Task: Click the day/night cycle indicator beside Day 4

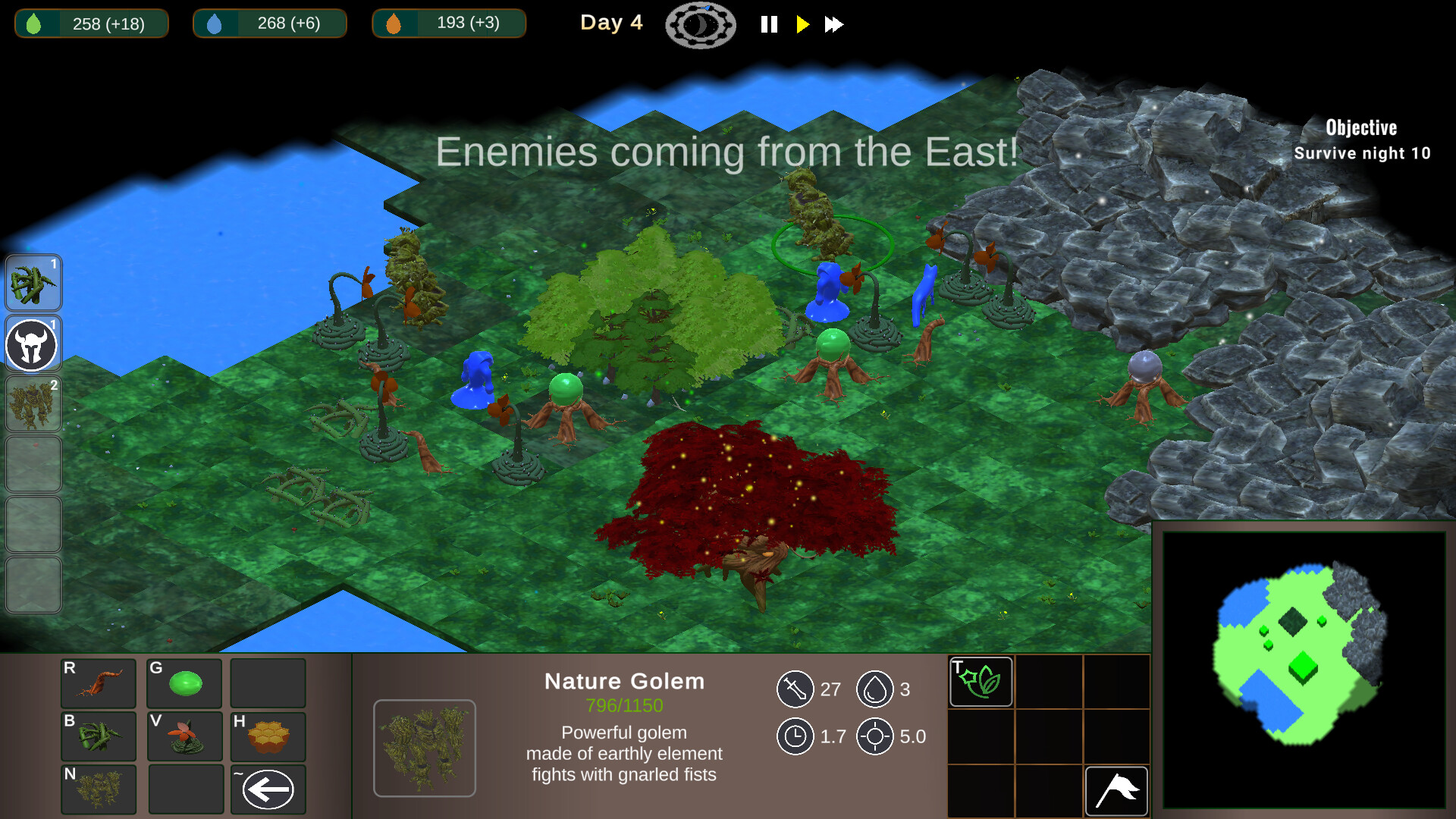Action: [x=700, y=24]
